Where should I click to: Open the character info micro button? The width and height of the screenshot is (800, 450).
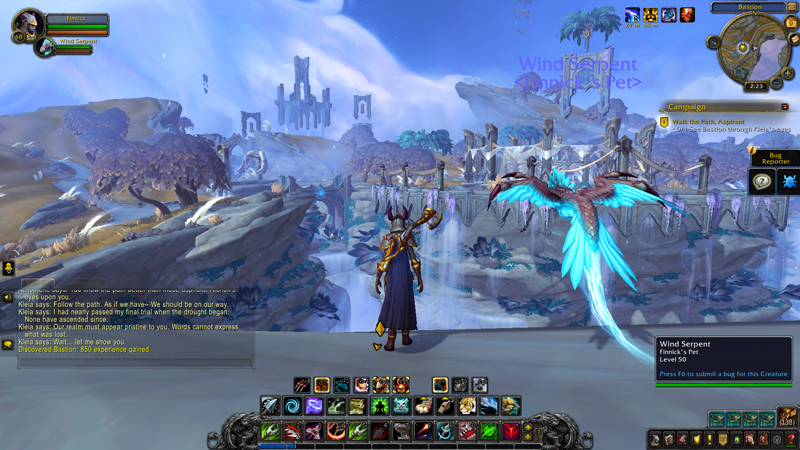click(653, 439)
